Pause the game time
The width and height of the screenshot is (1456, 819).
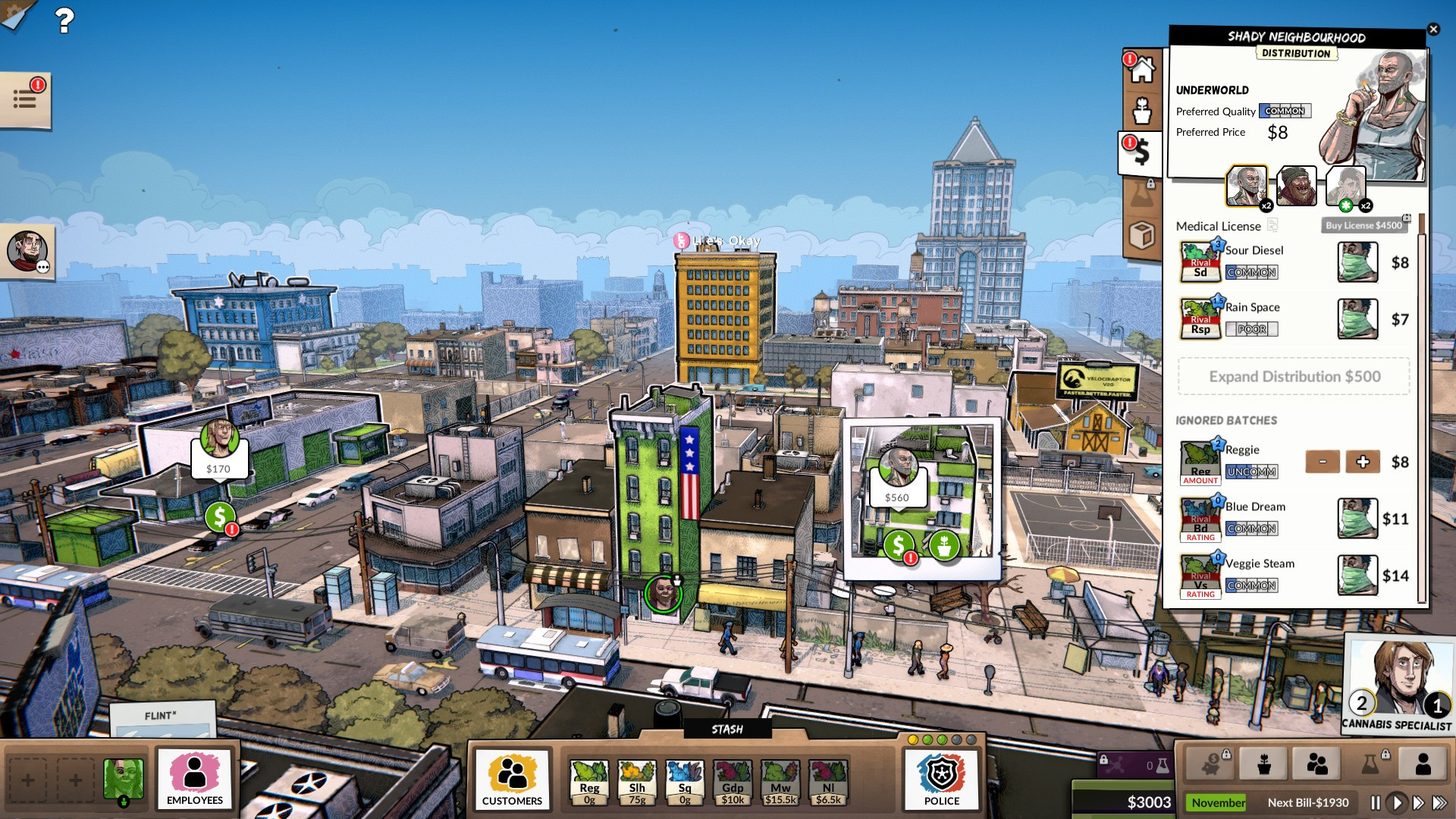tap(1376, 802)
